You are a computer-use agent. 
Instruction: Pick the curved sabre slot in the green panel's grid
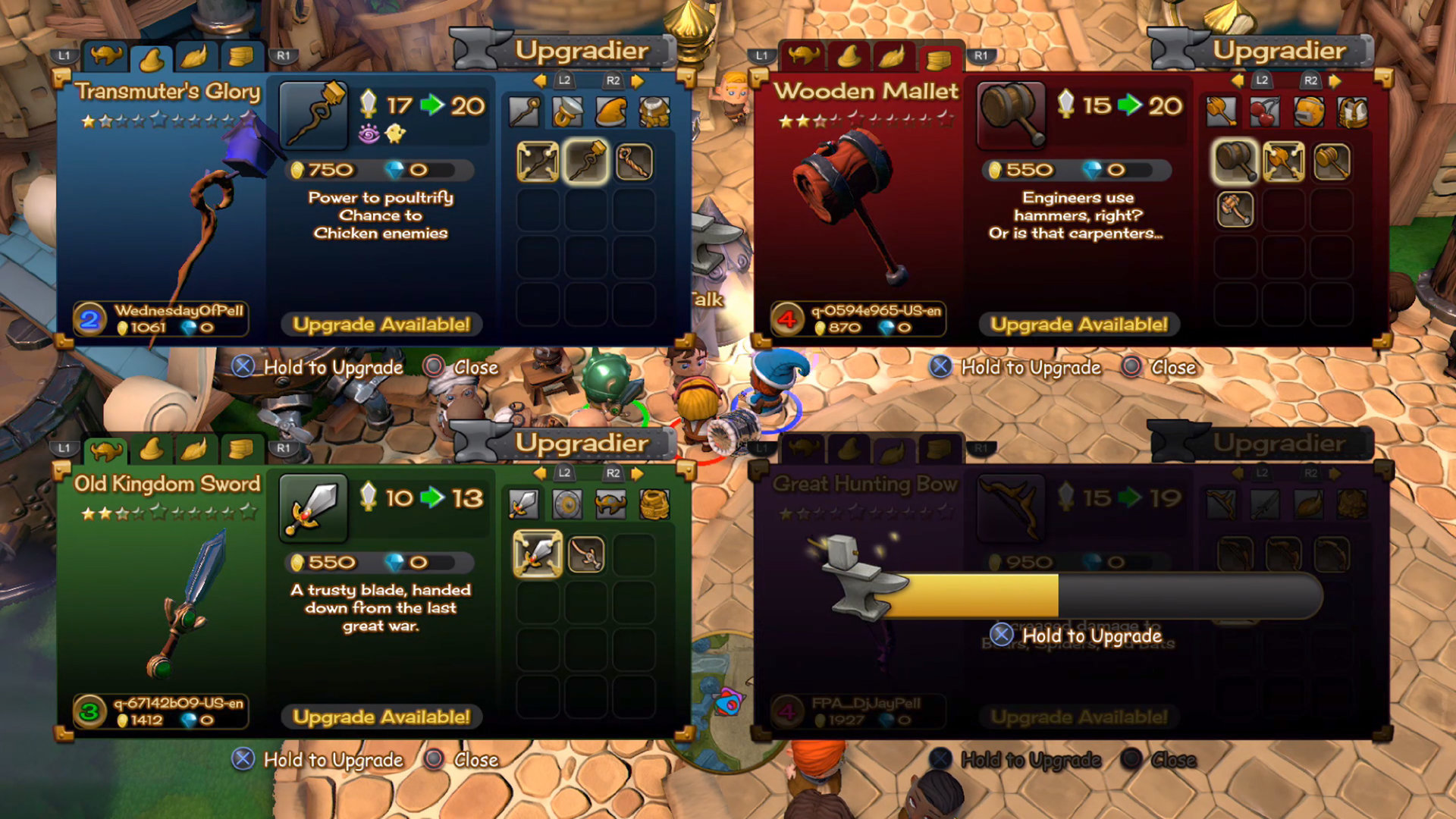pyautogui.click(x=586, y=554)
